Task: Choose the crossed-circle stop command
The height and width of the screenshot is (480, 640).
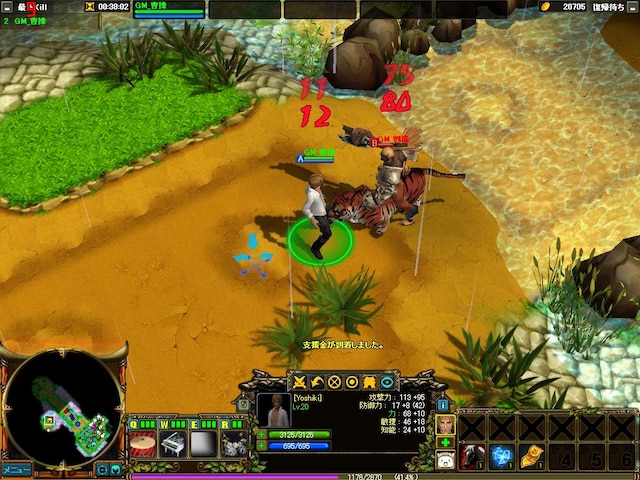Action: 334,381
